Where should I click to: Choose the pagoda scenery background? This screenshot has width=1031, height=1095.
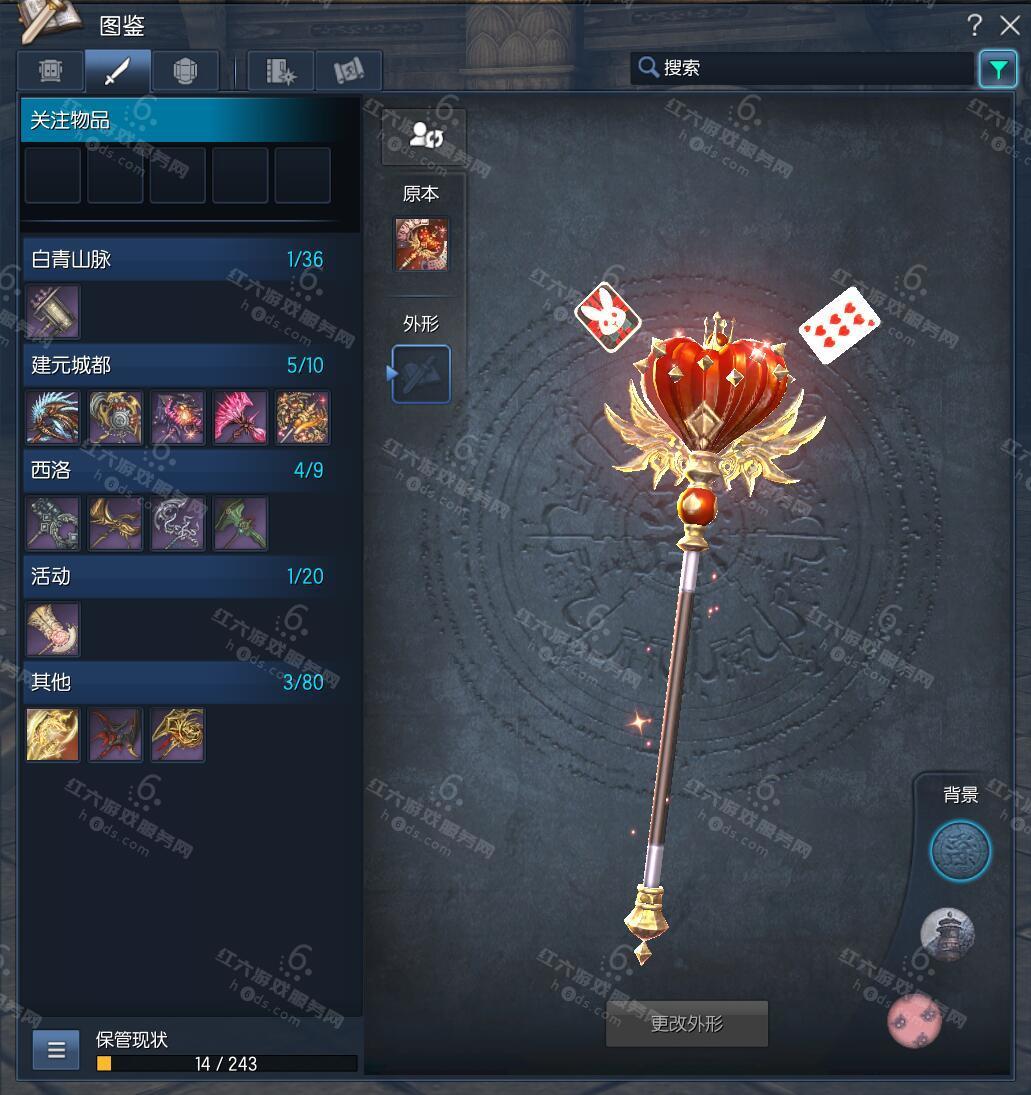tap(946, 935)
